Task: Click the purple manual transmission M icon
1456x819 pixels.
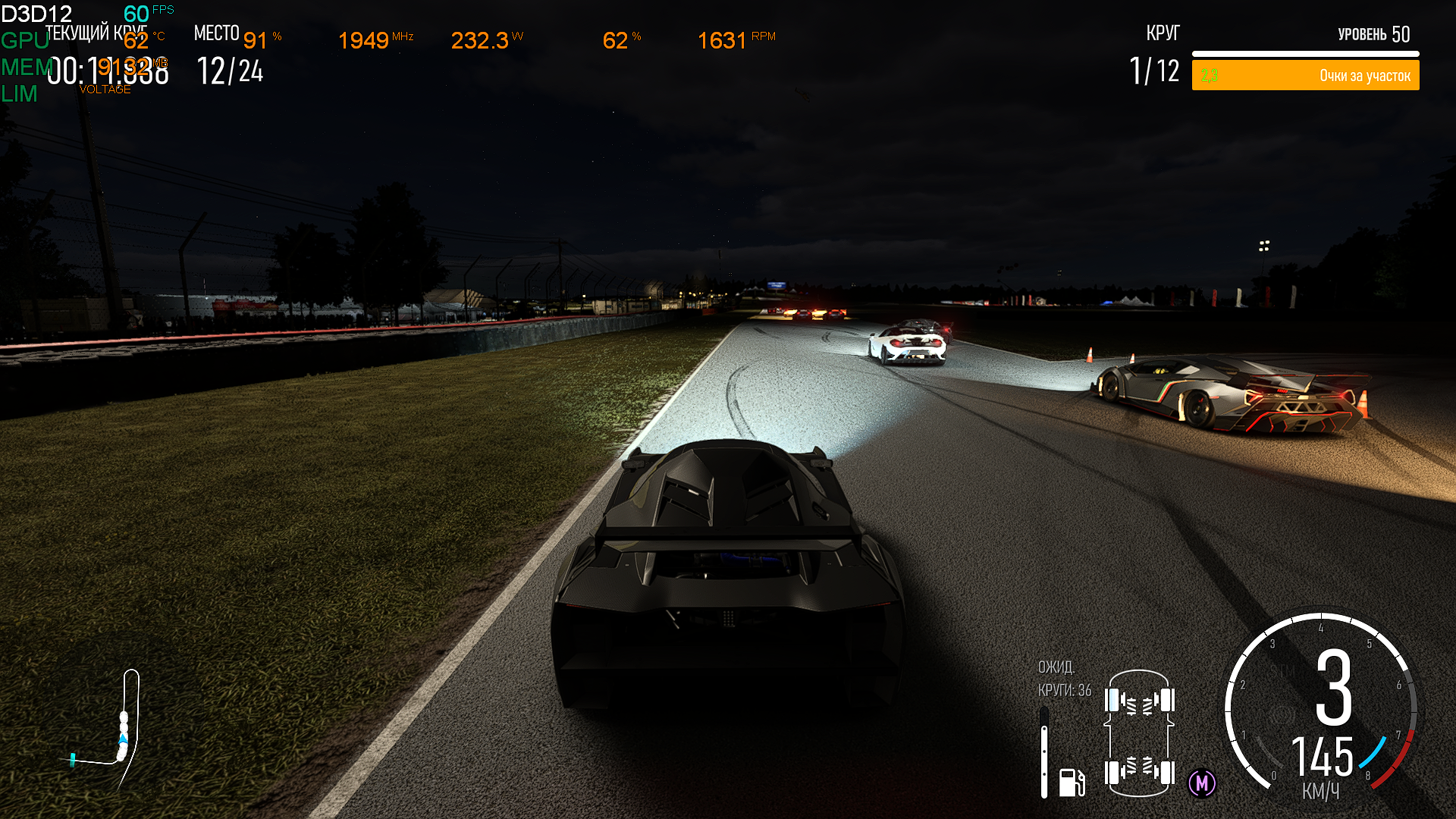Action: point(1202,783)
